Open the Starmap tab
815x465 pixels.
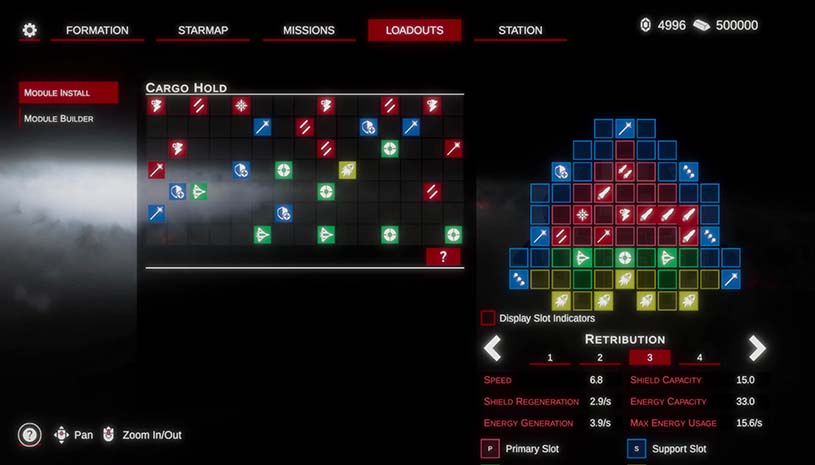(203, 30)
